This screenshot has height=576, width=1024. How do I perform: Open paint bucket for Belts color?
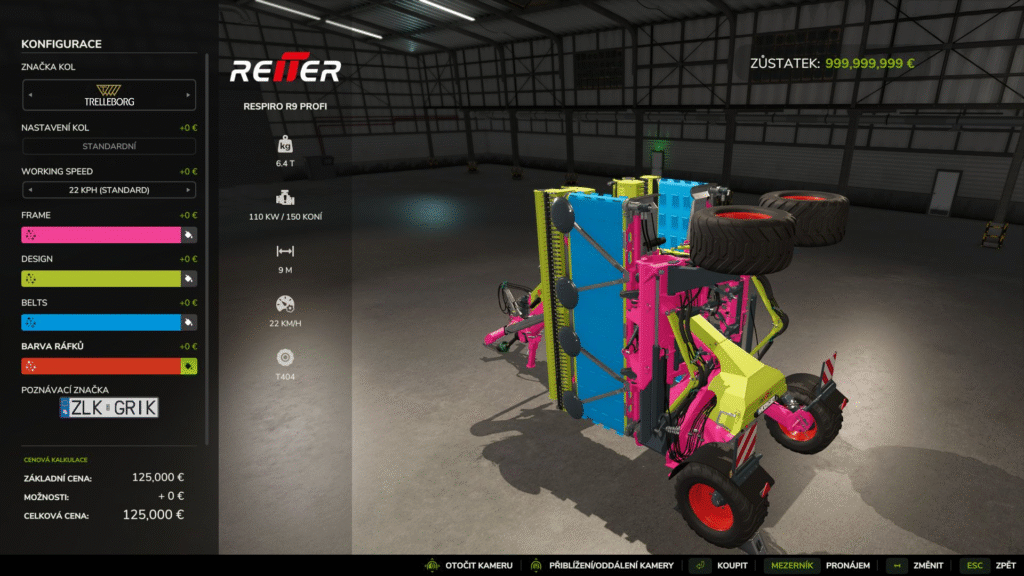point(188,323)
